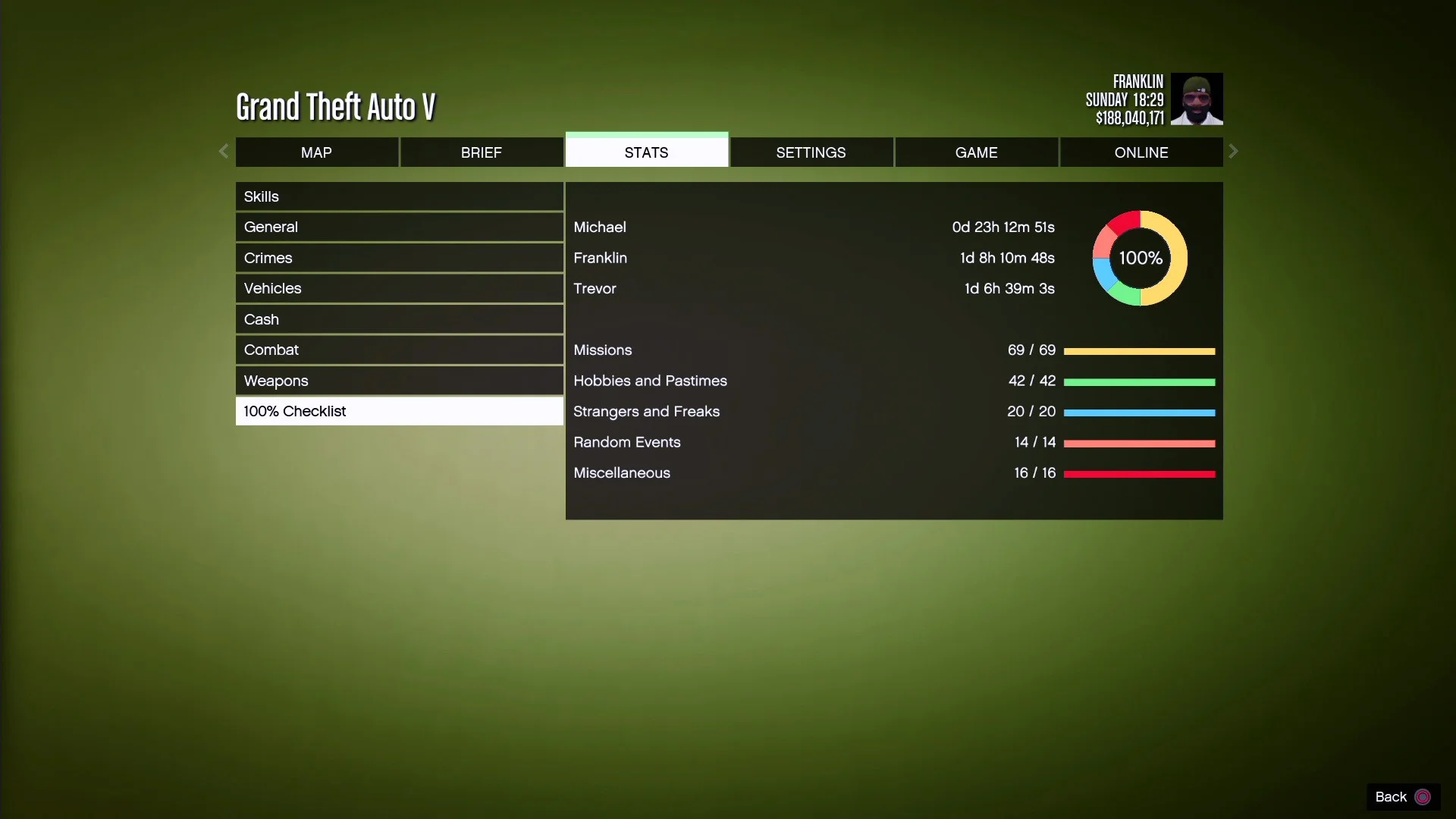
Task: Click the Hobbies and Pastimes progress bar
Action: (1139, 381)
